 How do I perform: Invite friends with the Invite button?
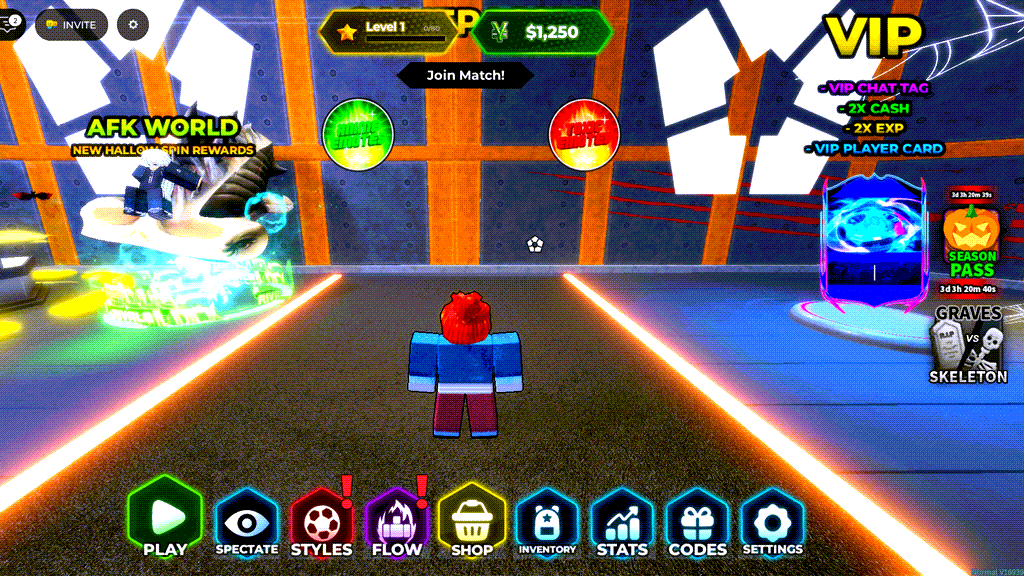[x=72, y=25]
